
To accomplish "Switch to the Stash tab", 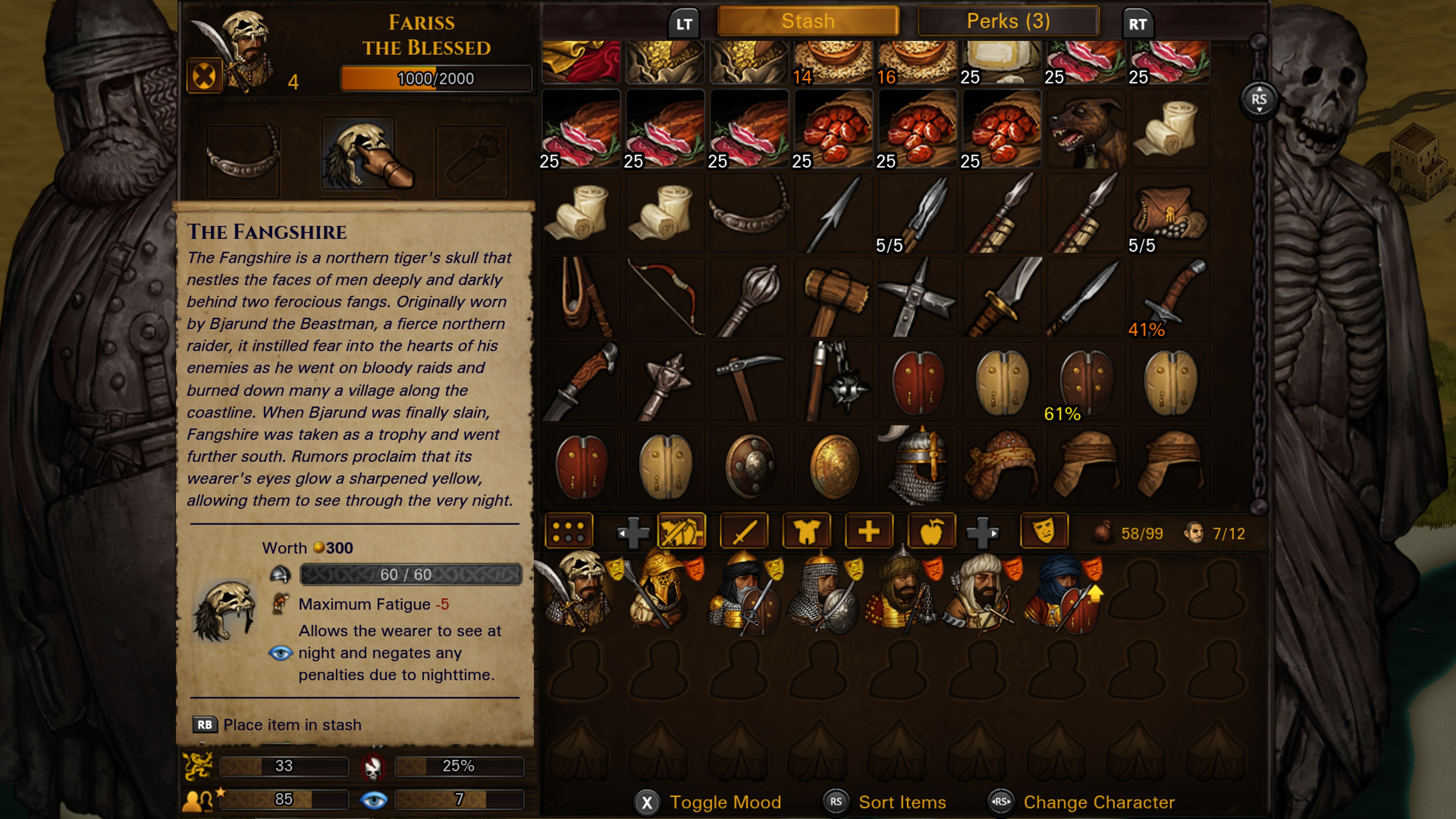I will pos(808,22).
